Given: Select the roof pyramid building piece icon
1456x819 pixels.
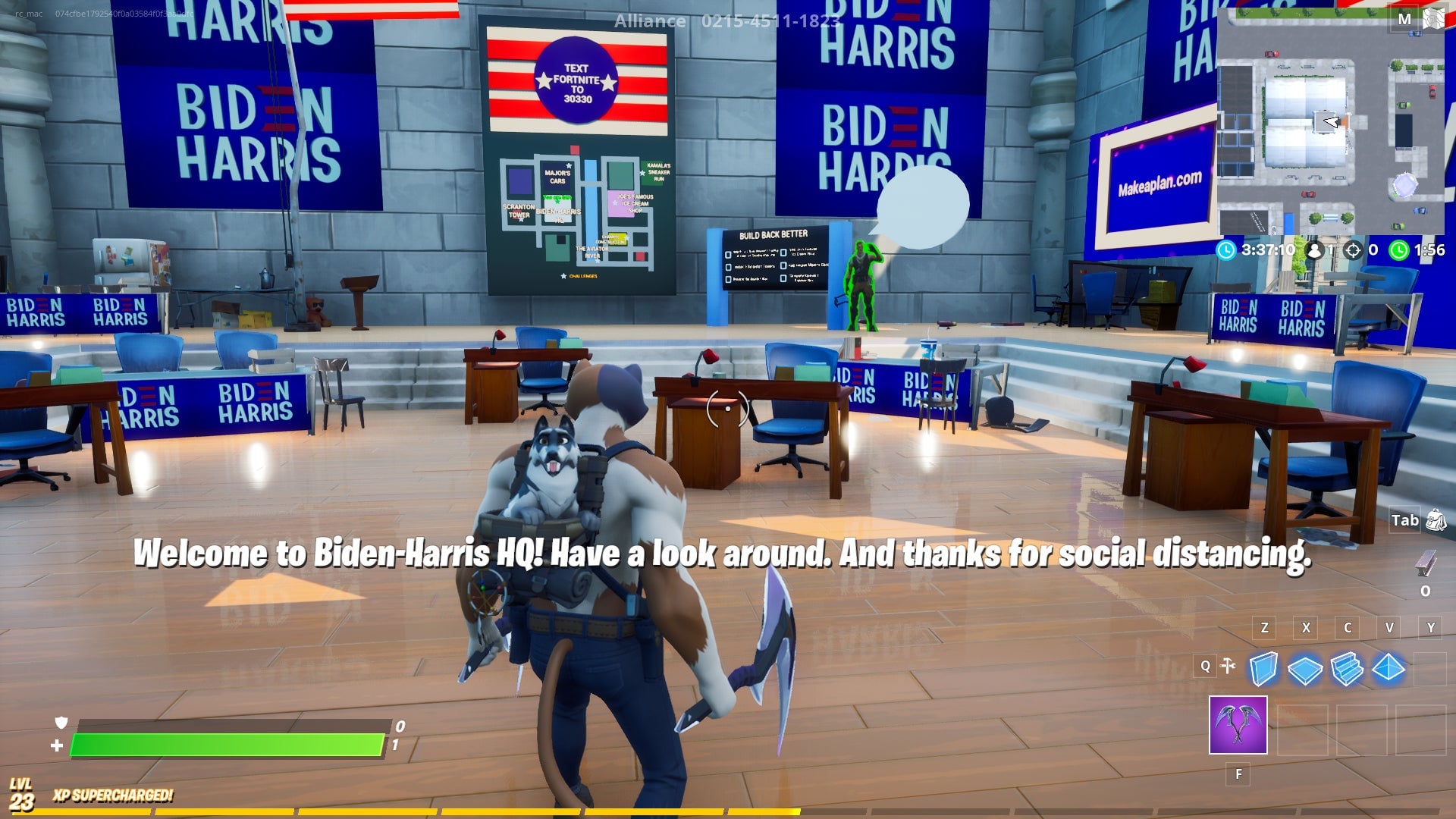Looking at the screenshot, I should pos(1387,667).
